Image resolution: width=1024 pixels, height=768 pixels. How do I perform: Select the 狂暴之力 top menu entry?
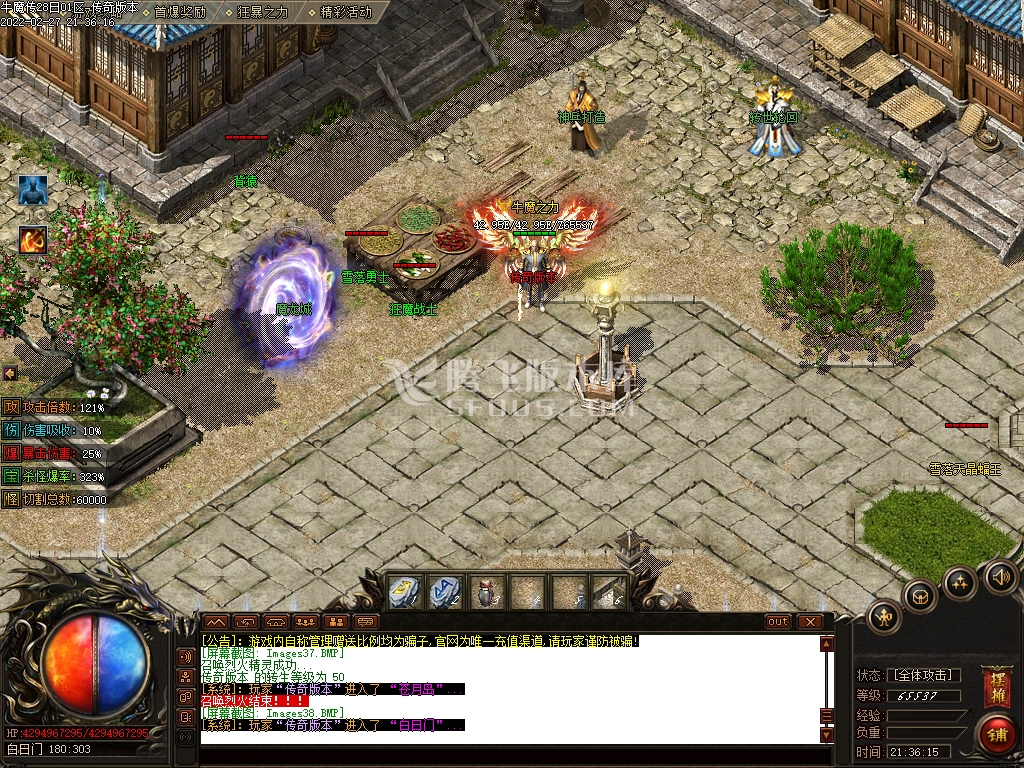263,12
